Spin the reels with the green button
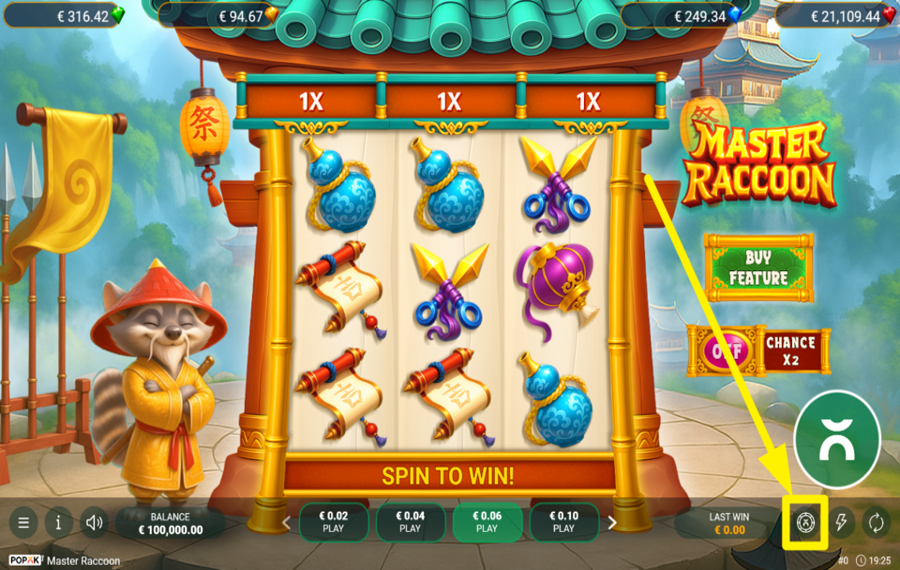The height and width of the screenshot is (570, 900). pyautogui.click(x=836, y=440)
